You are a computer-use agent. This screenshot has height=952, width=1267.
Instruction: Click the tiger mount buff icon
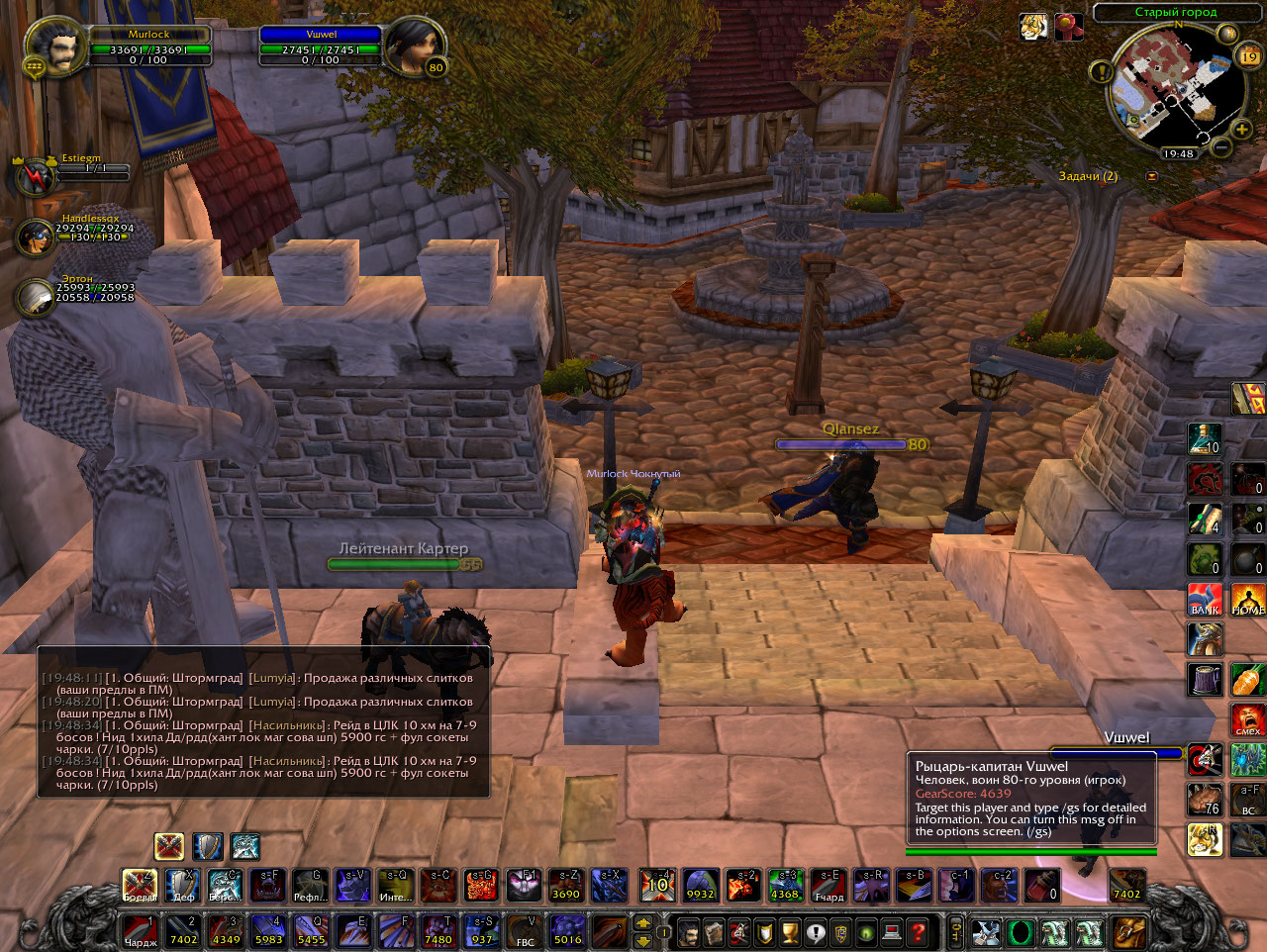[x=1033, y=27]
